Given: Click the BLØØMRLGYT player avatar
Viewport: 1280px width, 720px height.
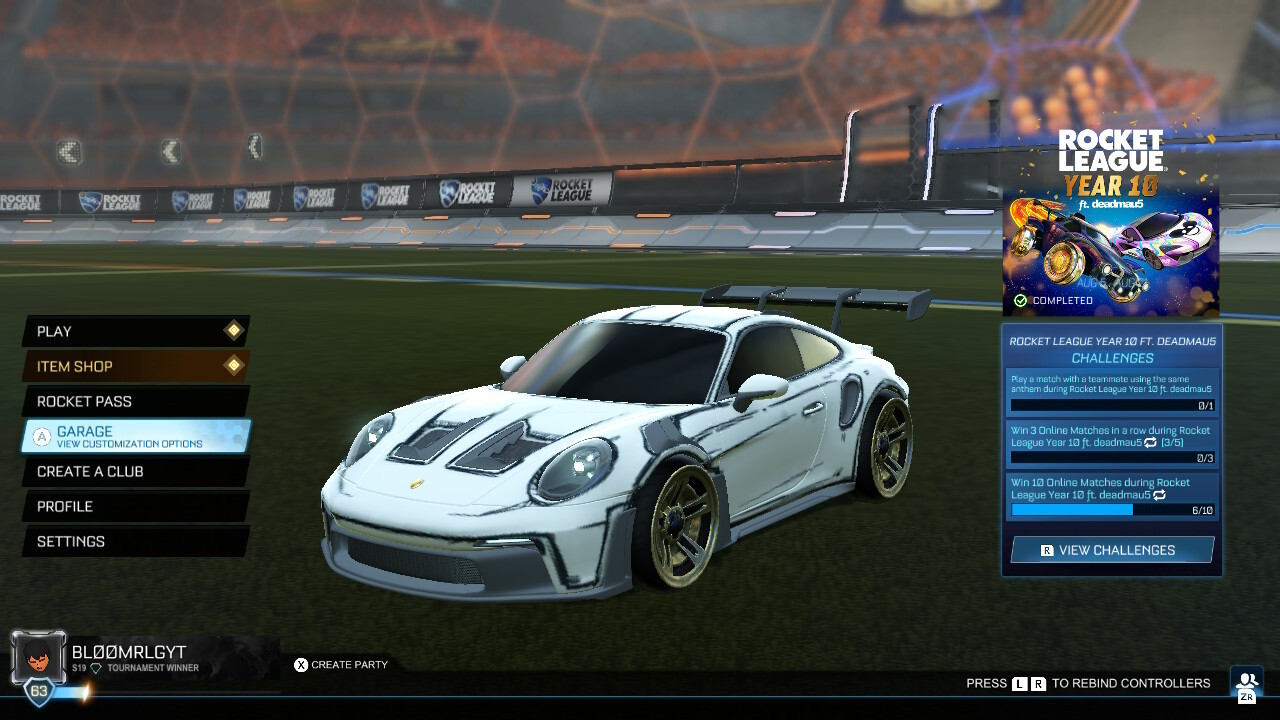Looking at the screenshot, I should (x=37, y=655).
